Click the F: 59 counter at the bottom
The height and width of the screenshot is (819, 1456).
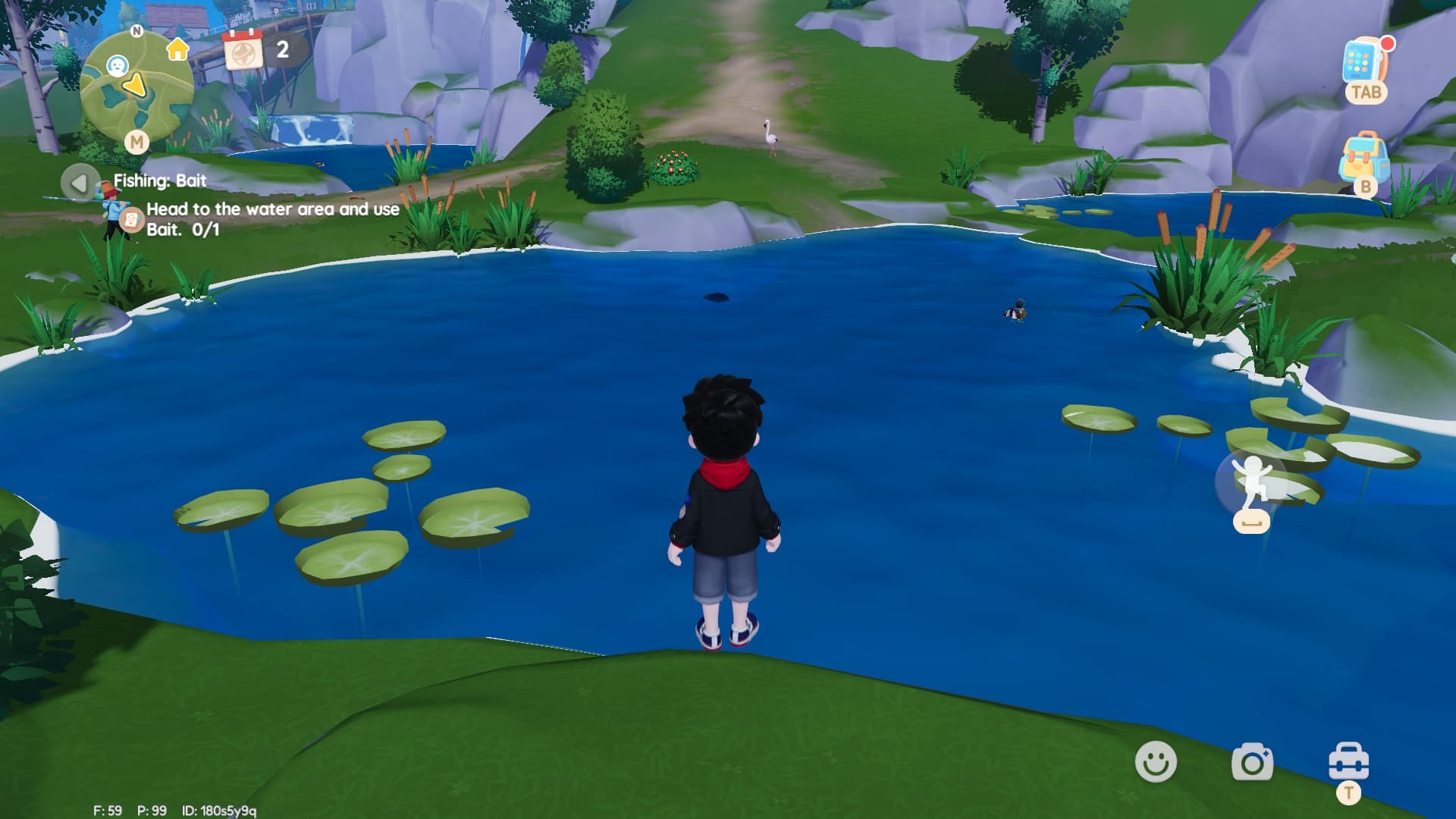click(x=108, y=809)
